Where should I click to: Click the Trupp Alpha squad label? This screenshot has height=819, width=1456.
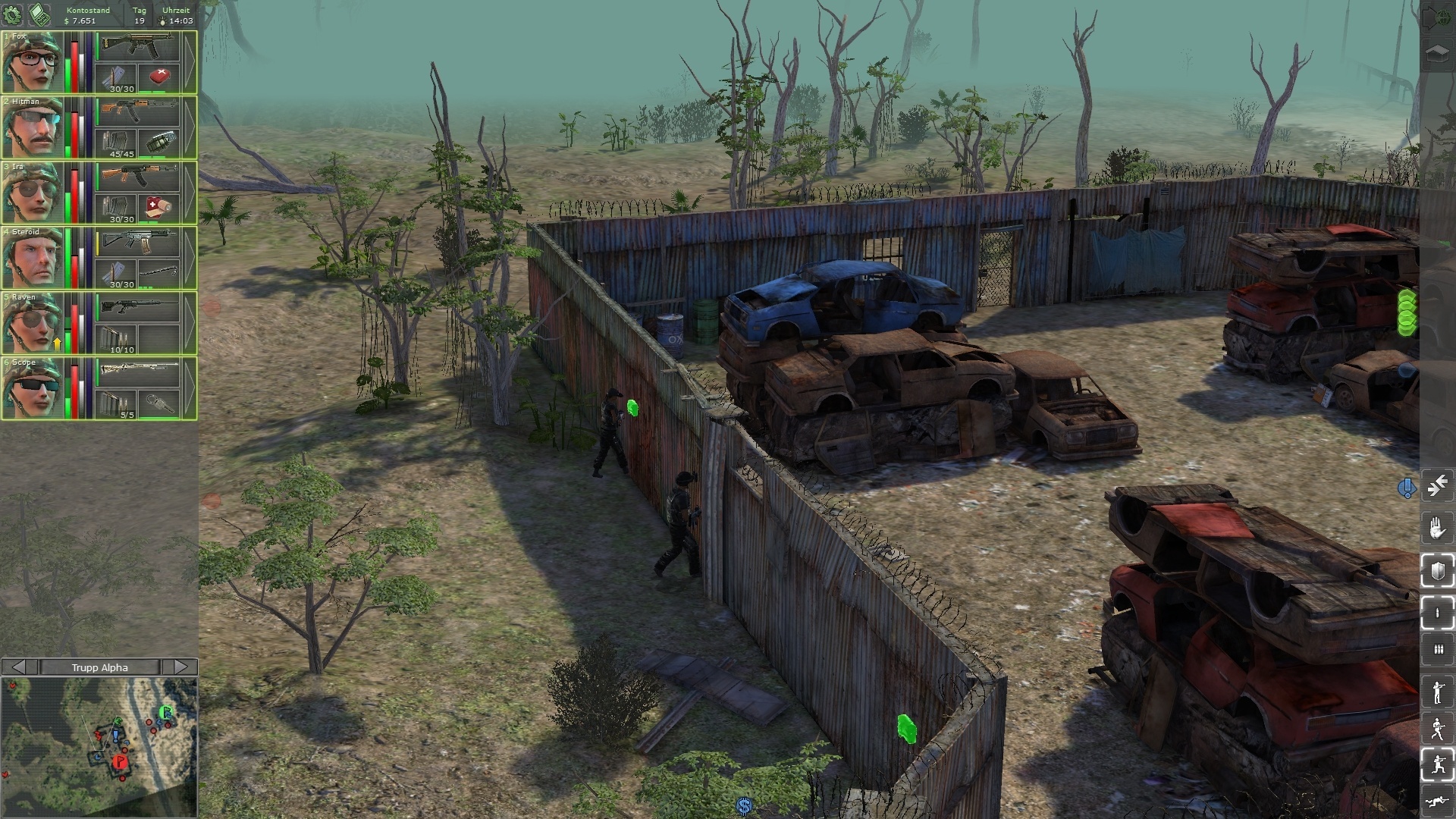pos(99,667)
